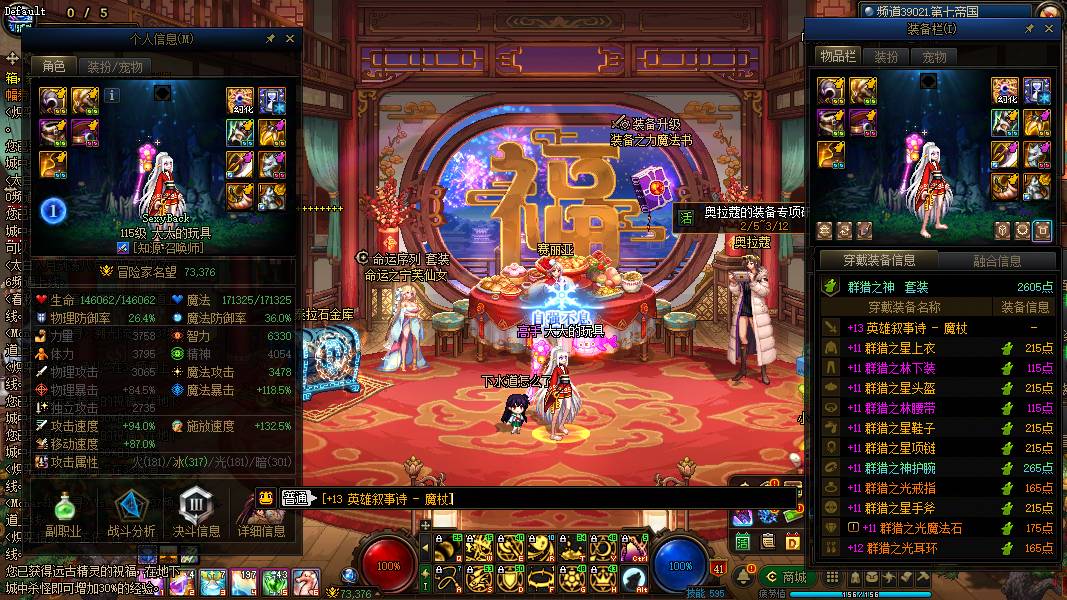
Task: Switch to 融合信息 fusion info tab
Action: (997, 261)
